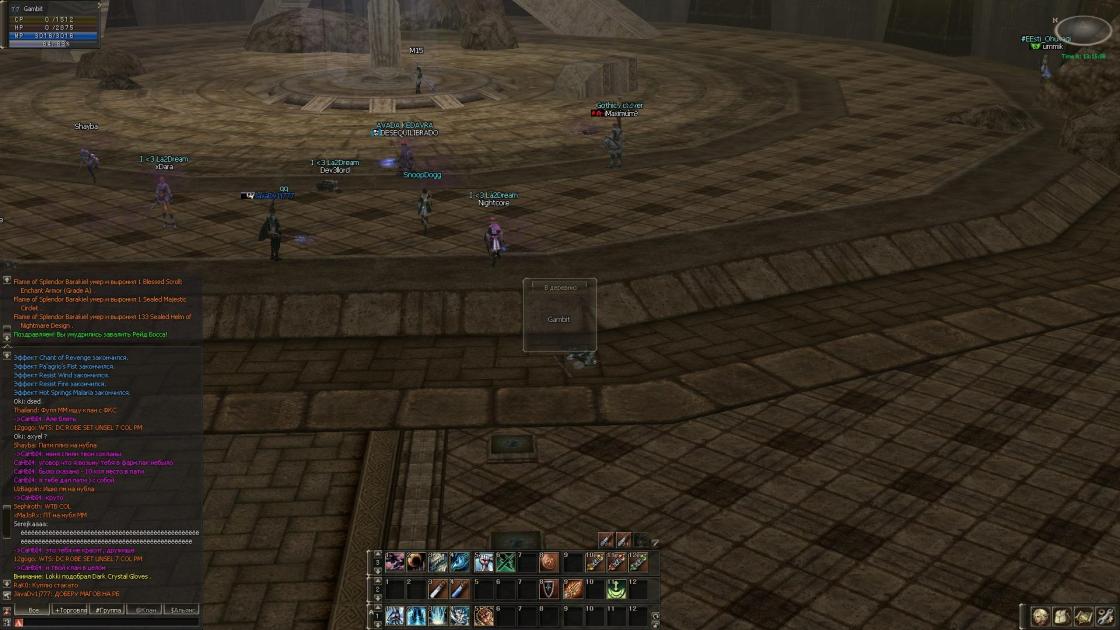
Task: Activate the shield emblem skill
Action: click(548, 590)
